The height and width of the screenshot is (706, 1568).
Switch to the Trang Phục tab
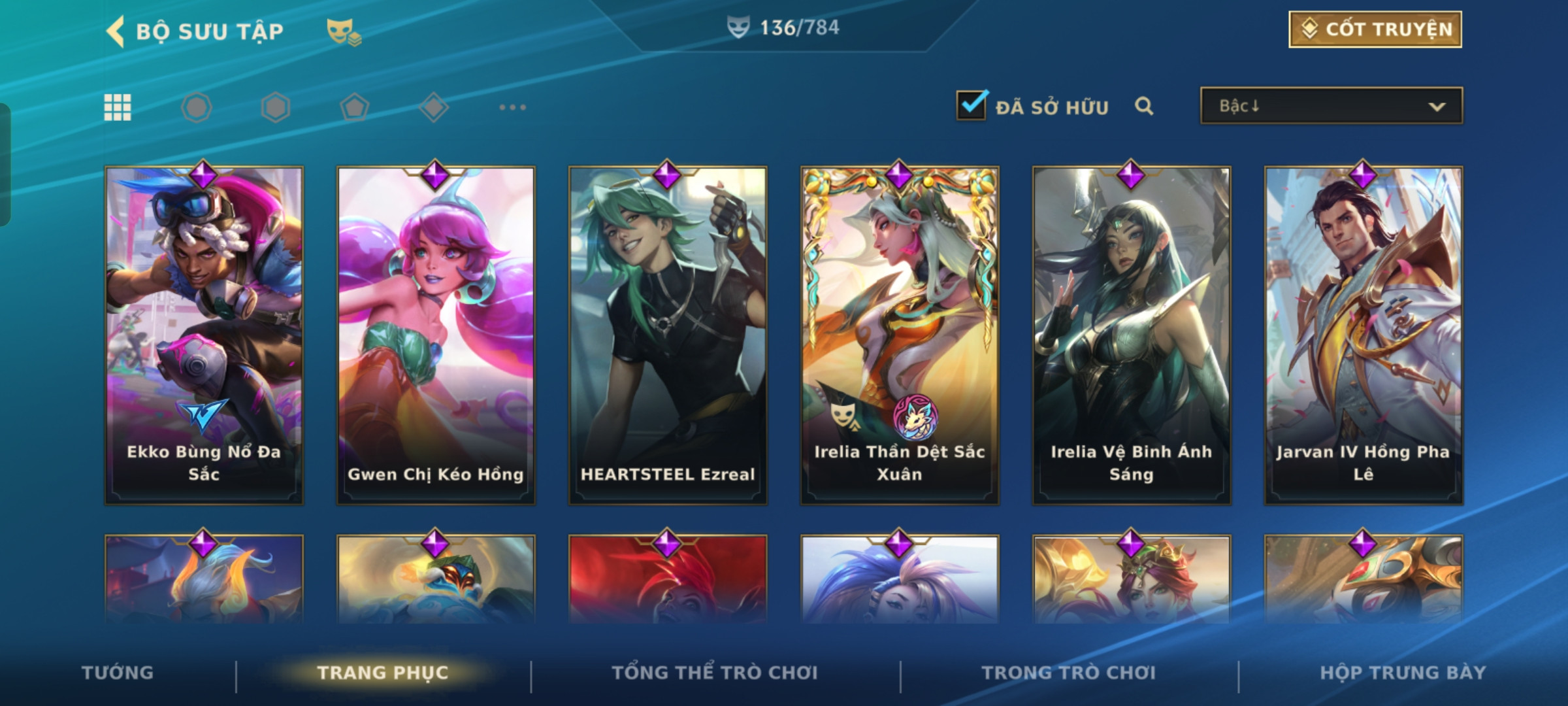(x=383, y=673)
